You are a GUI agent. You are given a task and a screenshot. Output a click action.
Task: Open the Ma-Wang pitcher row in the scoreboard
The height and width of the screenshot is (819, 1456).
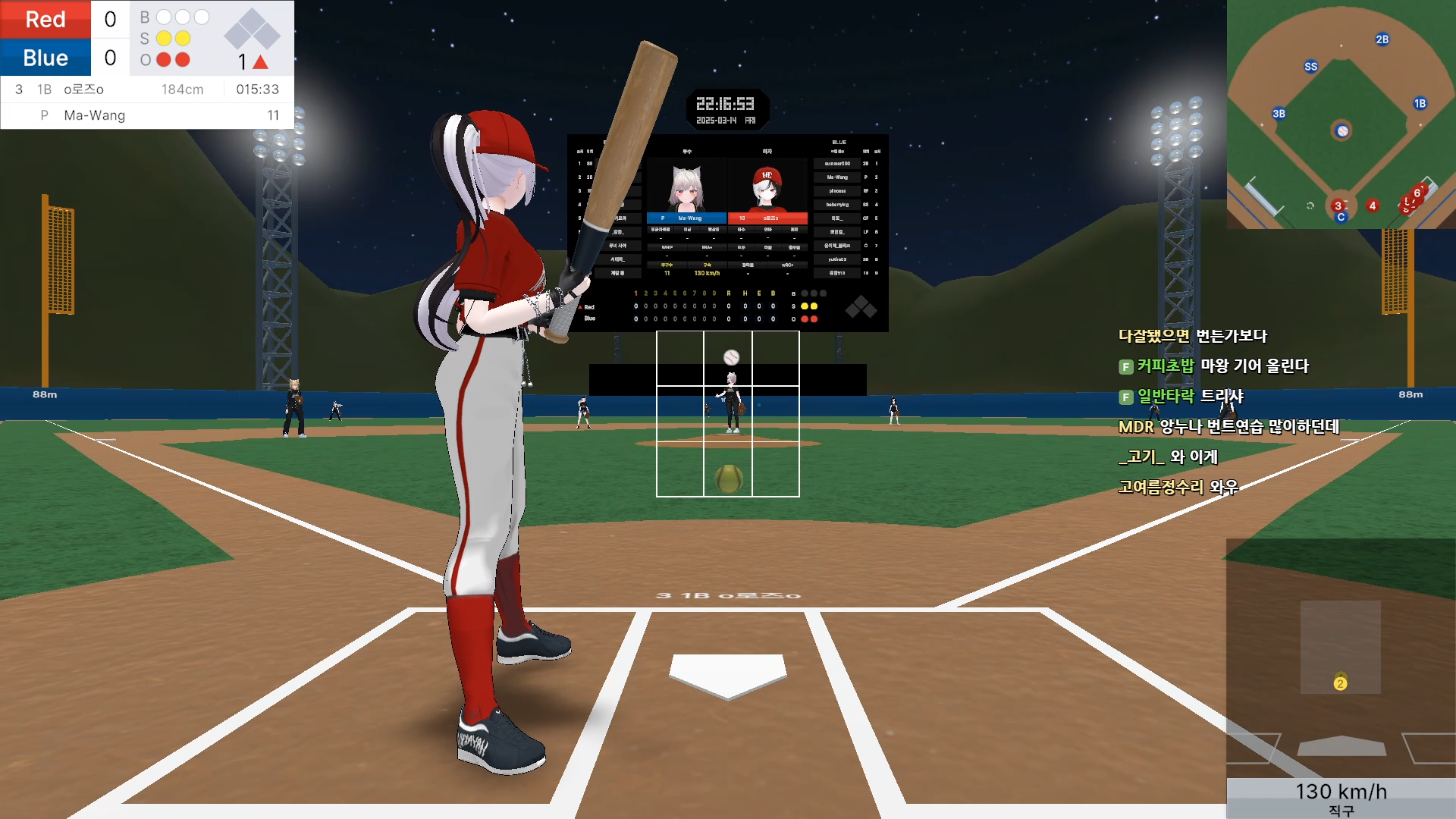coord(147,115)
